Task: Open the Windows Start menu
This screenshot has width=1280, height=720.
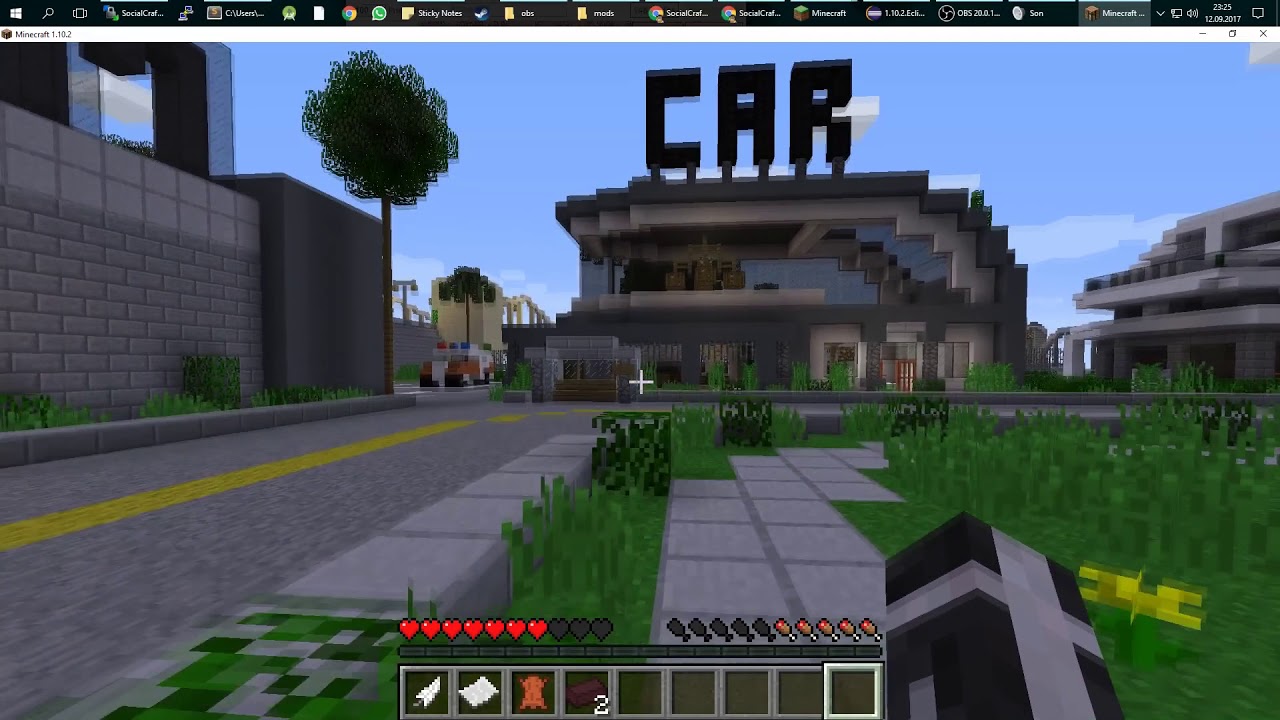Action: click(x=15, y=13)
